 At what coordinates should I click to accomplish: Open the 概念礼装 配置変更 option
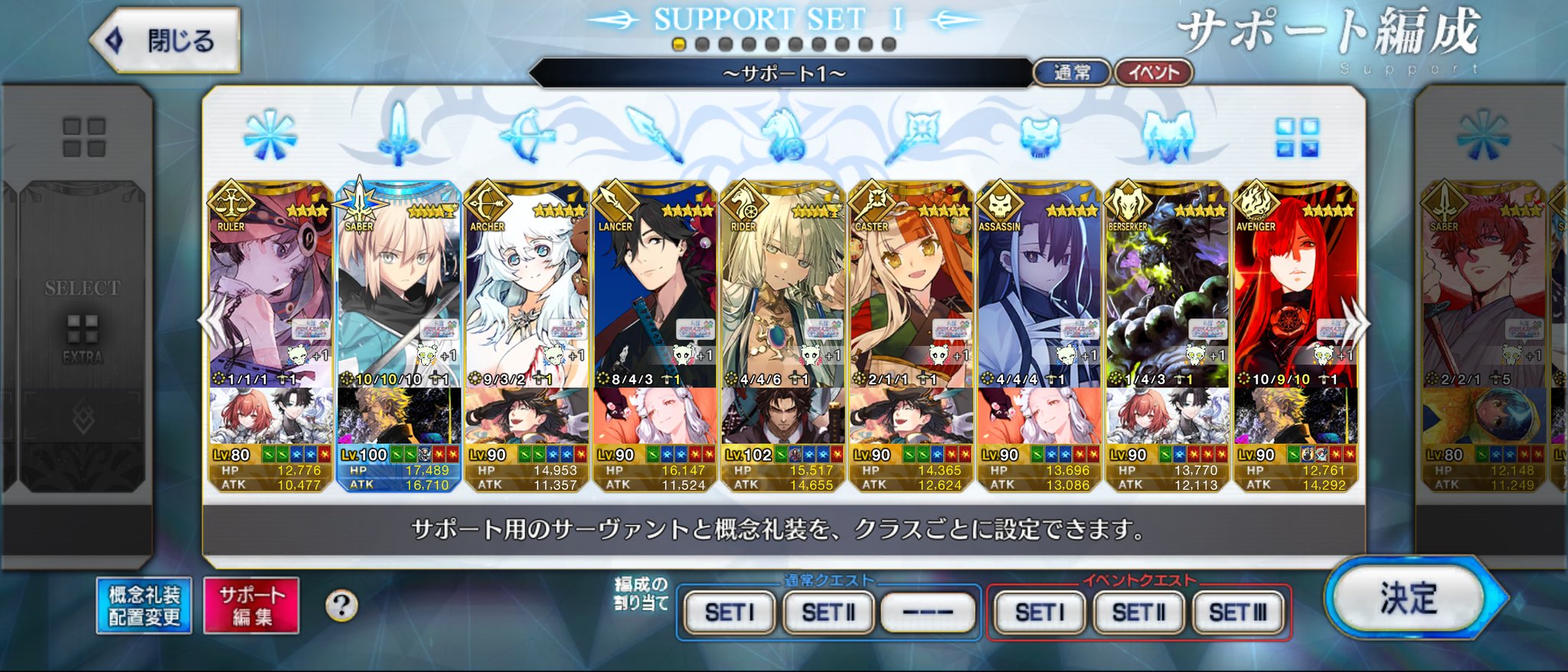click(144, 605)
